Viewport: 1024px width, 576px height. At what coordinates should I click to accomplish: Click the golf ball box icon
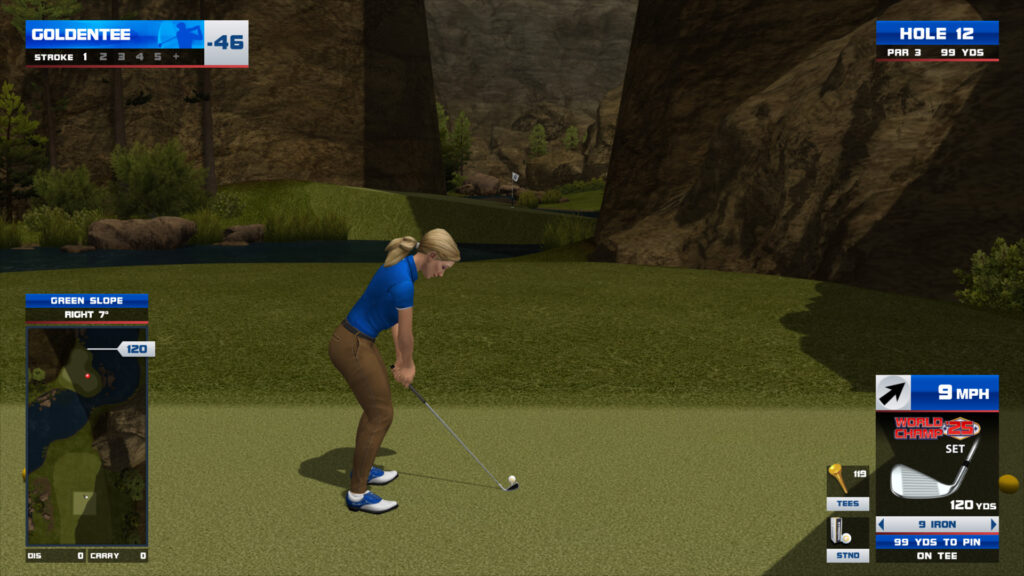pos(839,531)
